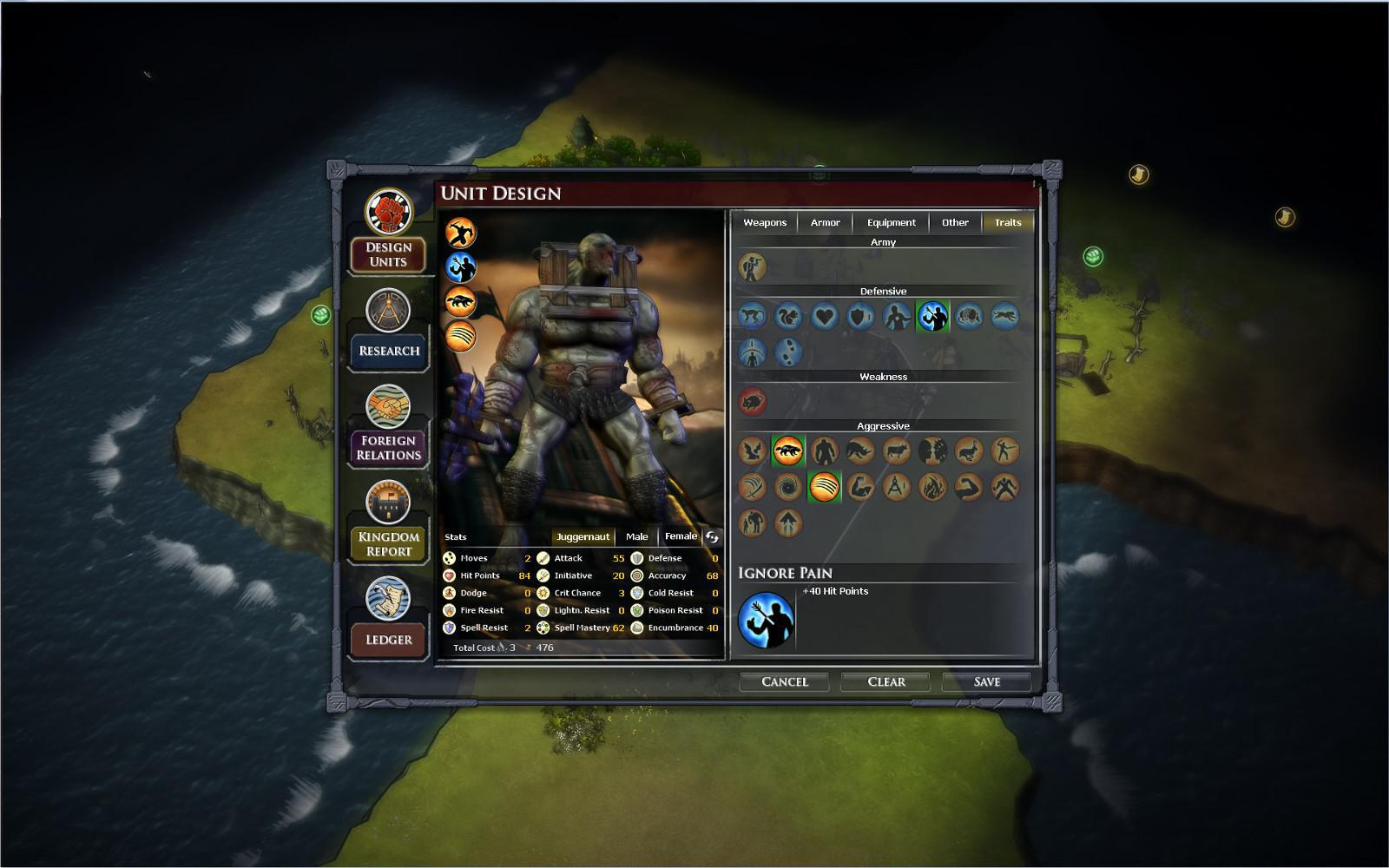Select the shield trait in the Defensive section
This screenshot has width=1389, height=868.
pyautogui.click(x=859, y=316)
